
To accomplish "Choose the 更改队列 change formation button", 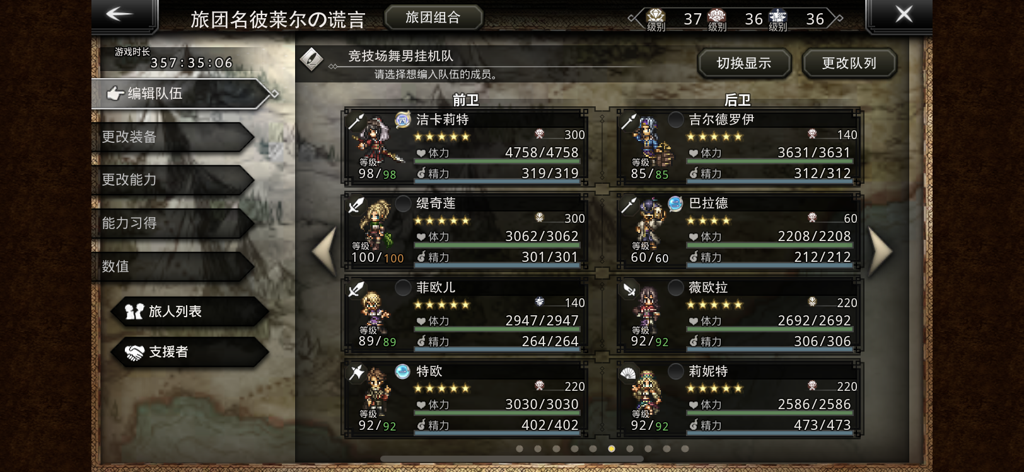I will (x=849, y=63).
